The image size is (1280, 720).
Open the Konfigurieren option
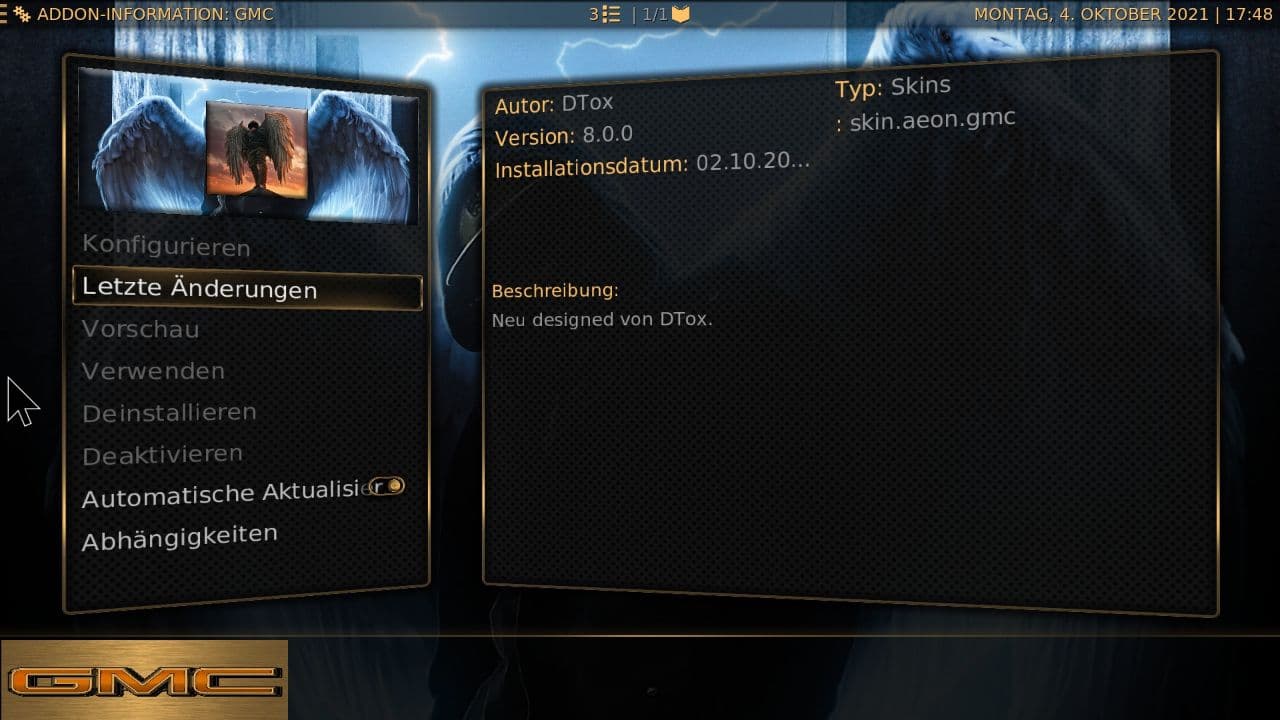tap(166, 245)
